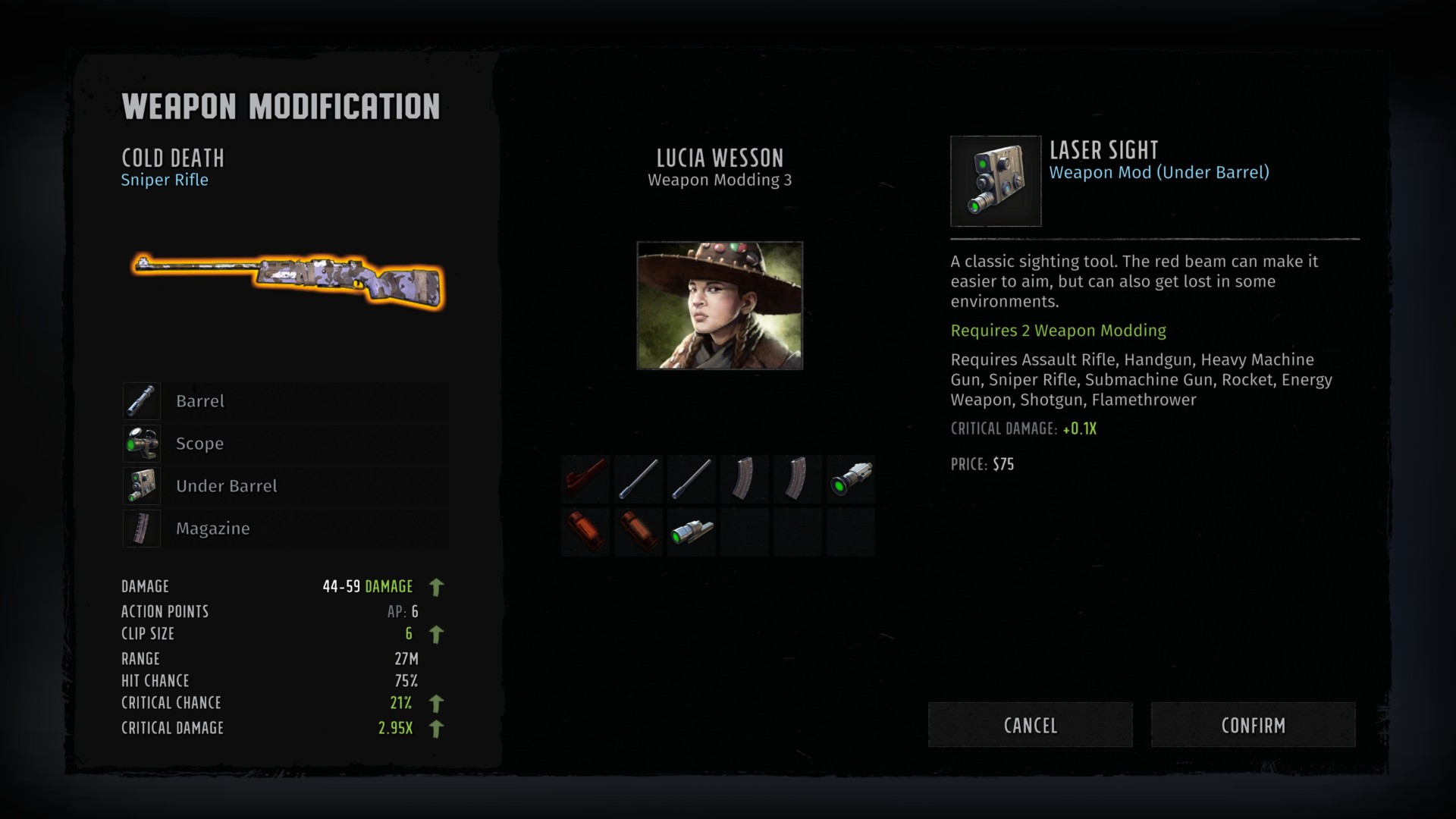Pick the dark red stock-shaped mod in inventory
Screen dimensions: 1456x819
point(585,479)
